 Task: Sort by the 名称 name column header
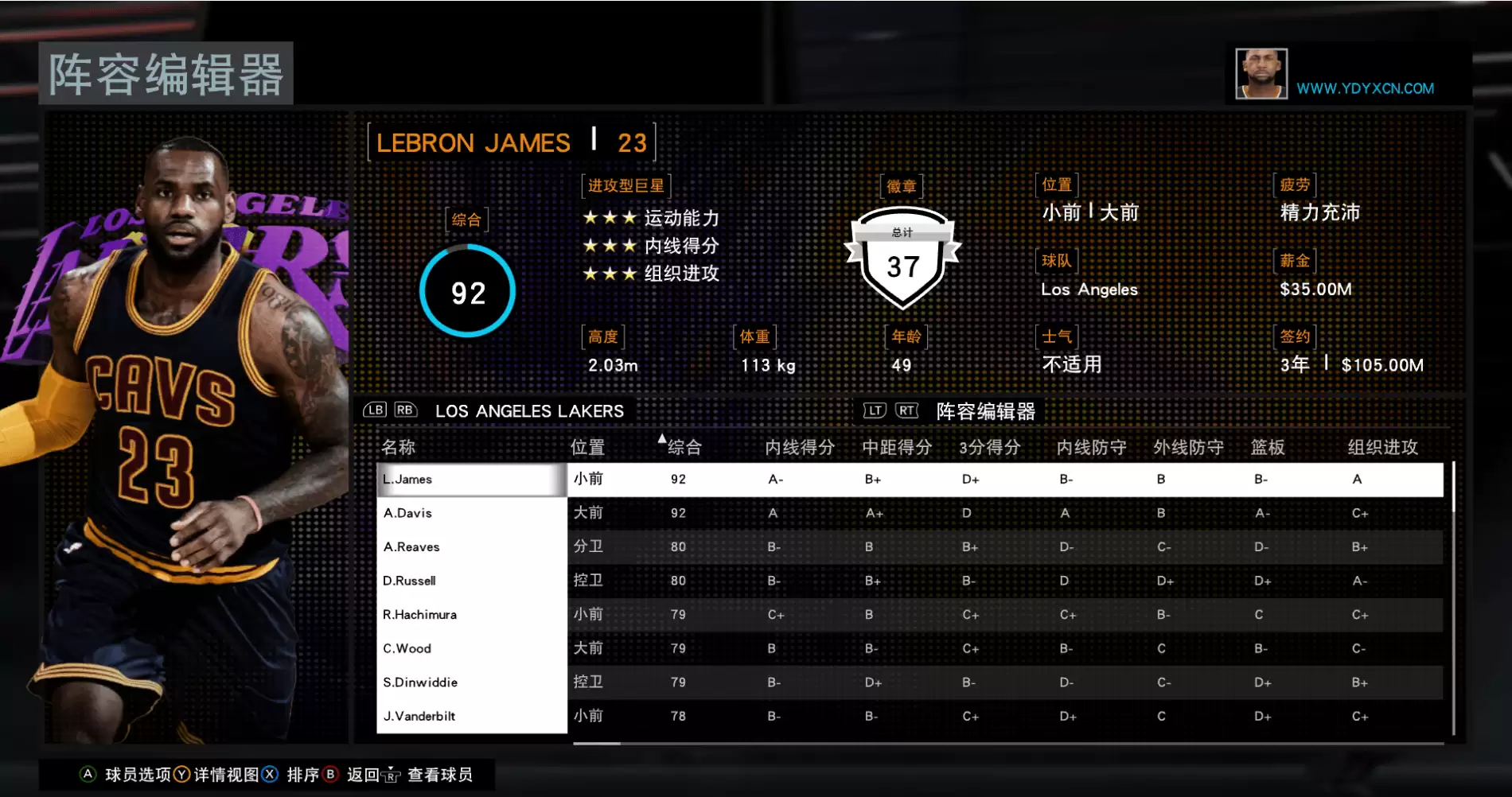tap(398, 447)
